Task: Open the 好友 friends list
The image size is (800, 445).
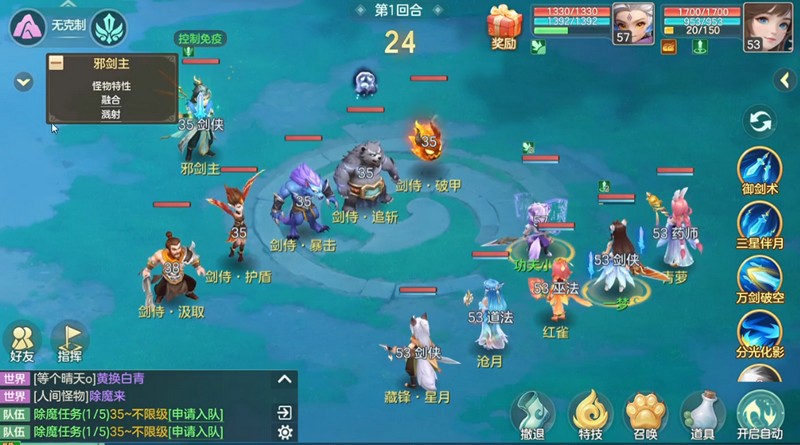Action: (x=21, y=342)
